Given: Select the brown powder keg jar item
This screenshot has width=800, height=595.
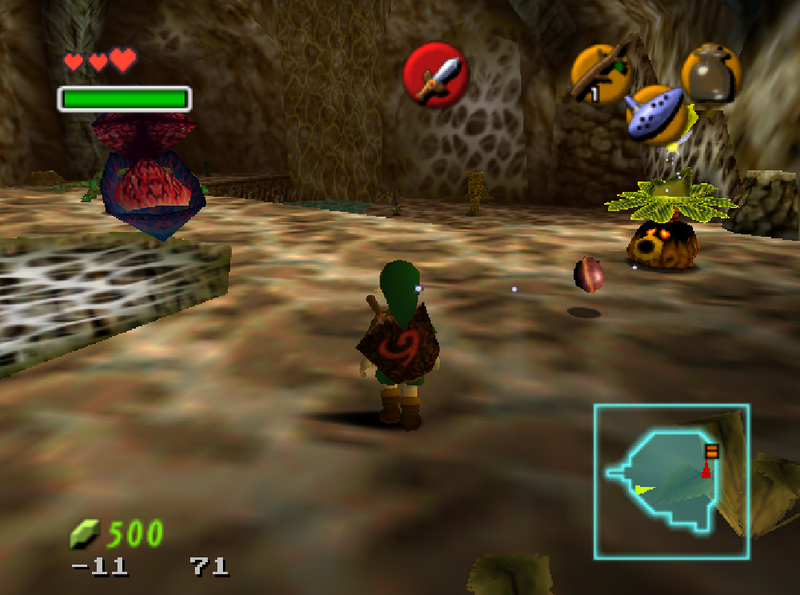Looking at the screenshot, I should pyautogui.click(x=711, y=73).
